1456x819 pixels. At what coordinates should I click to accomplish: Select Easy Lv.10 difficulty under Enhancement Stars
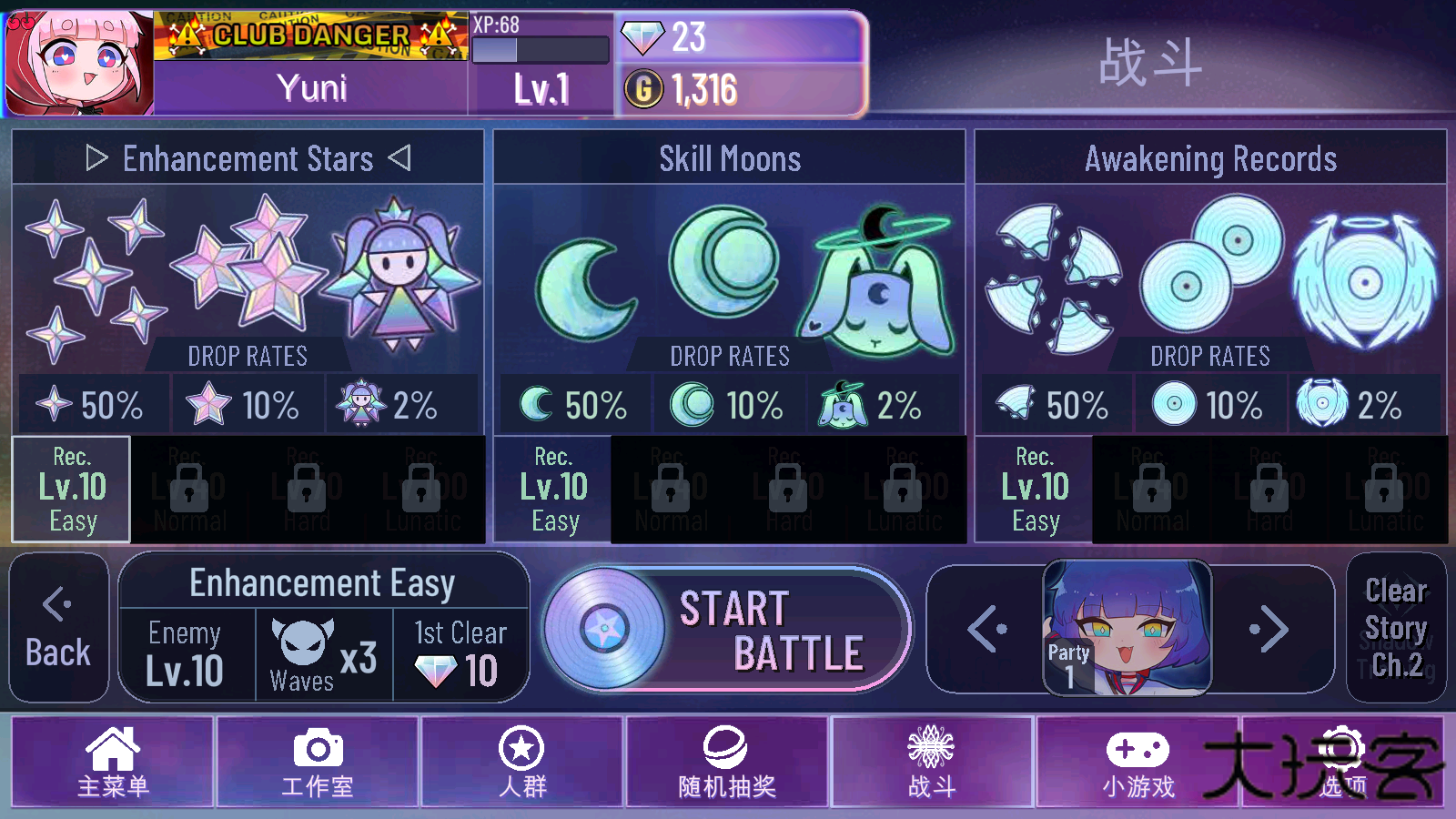(x=70, y=489)
